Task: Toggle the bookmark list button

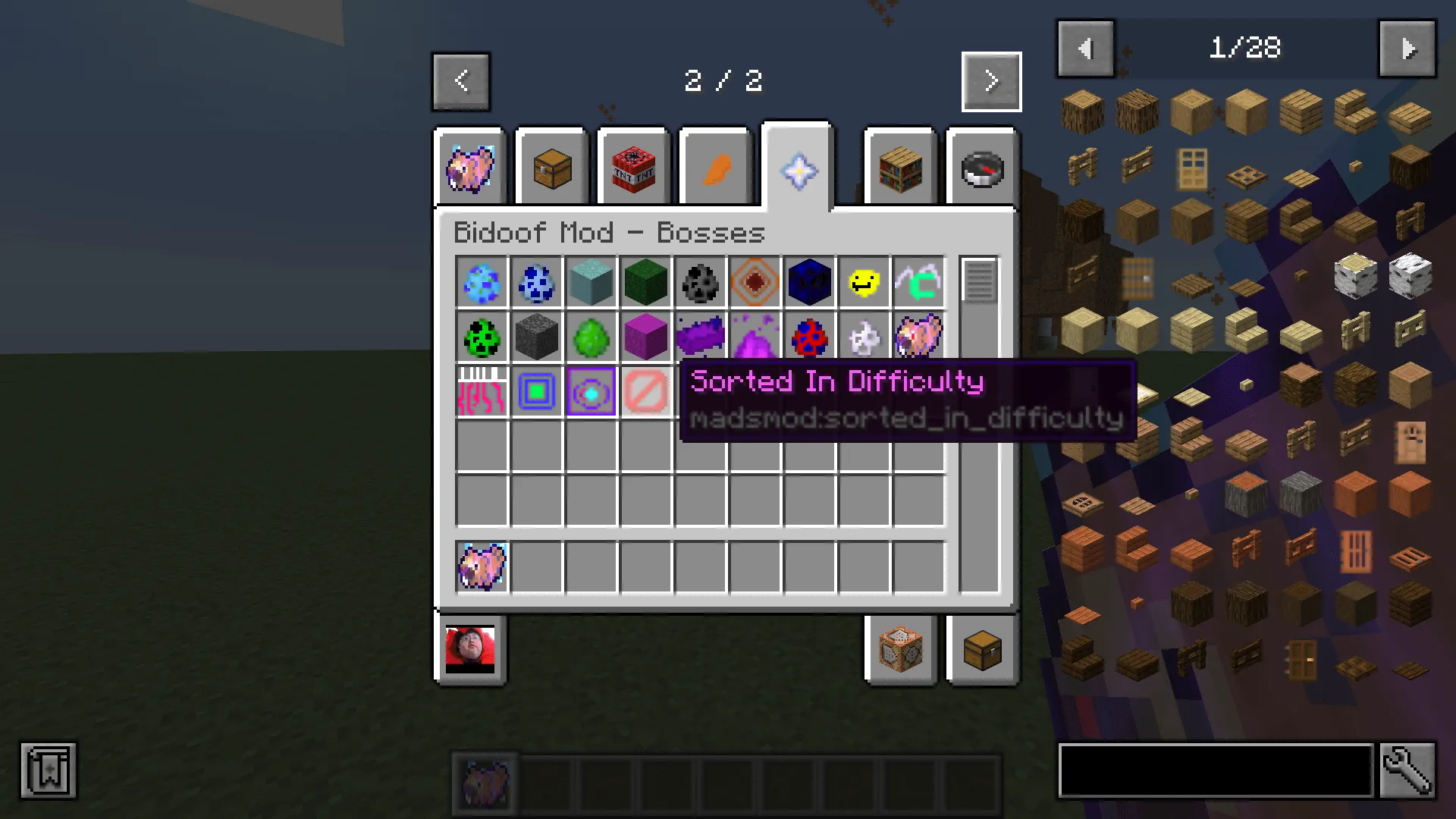Action: point(49,770)
